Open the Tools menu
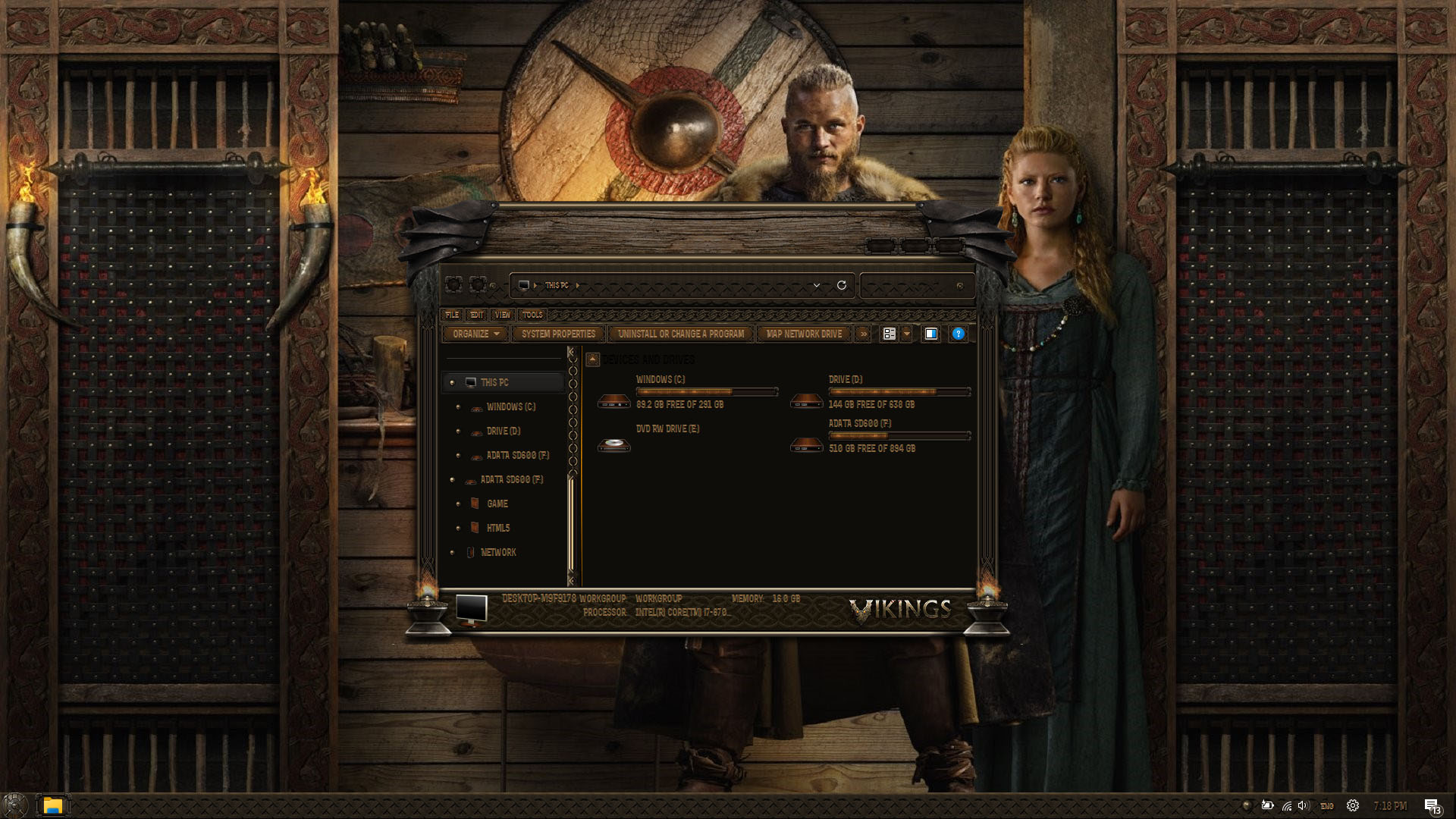The image size is (1456, 819). [x=532, y=315]
